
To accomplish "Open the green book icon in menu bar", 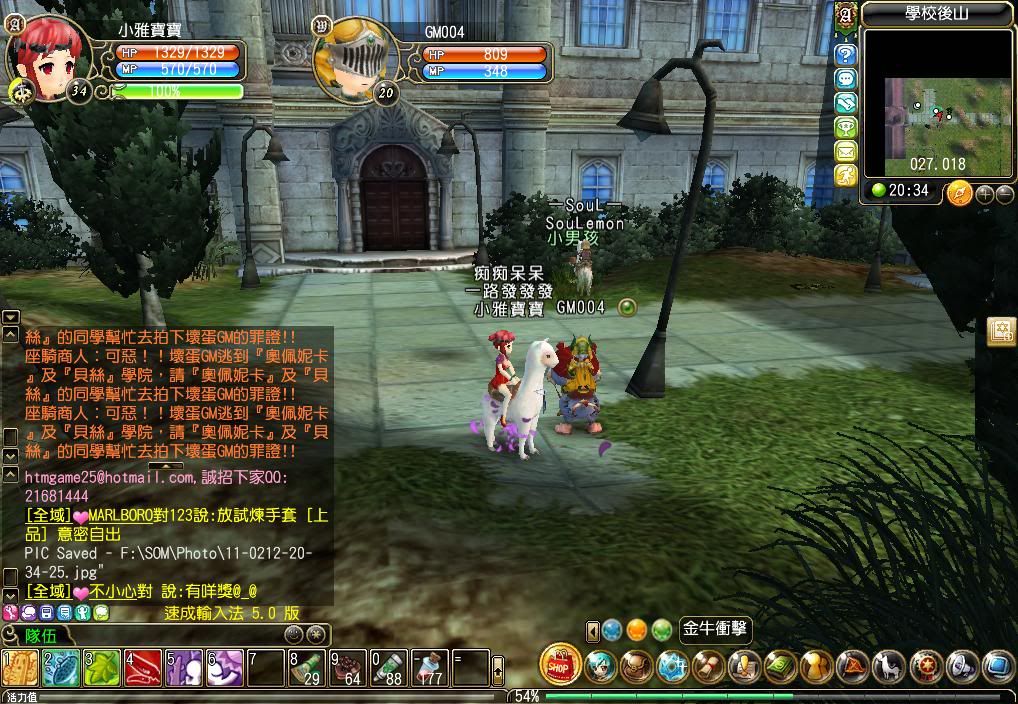I will [x=780, y=665].
